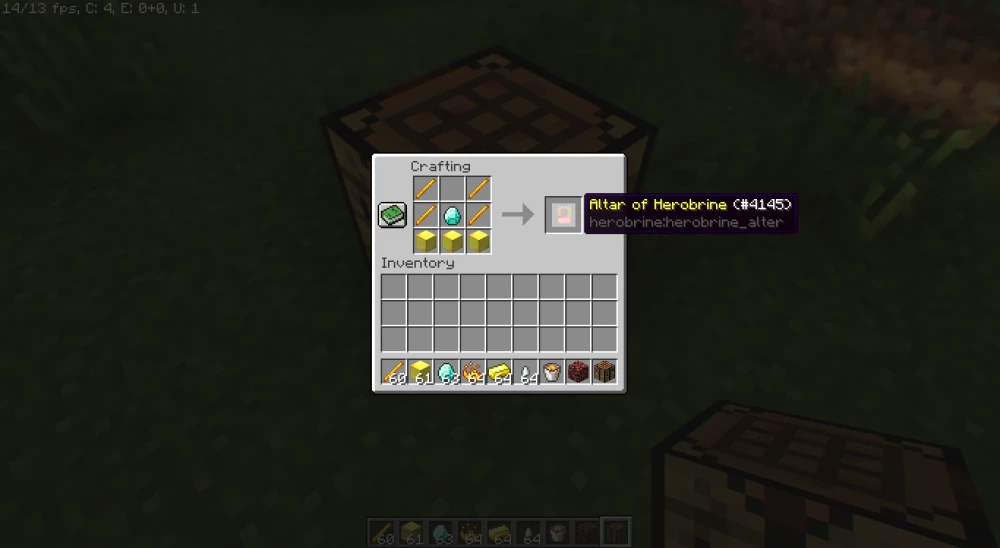This screenshot has height=548, width=1000.
Task: Select the diamond stack of 63
Action: (446, 373)
